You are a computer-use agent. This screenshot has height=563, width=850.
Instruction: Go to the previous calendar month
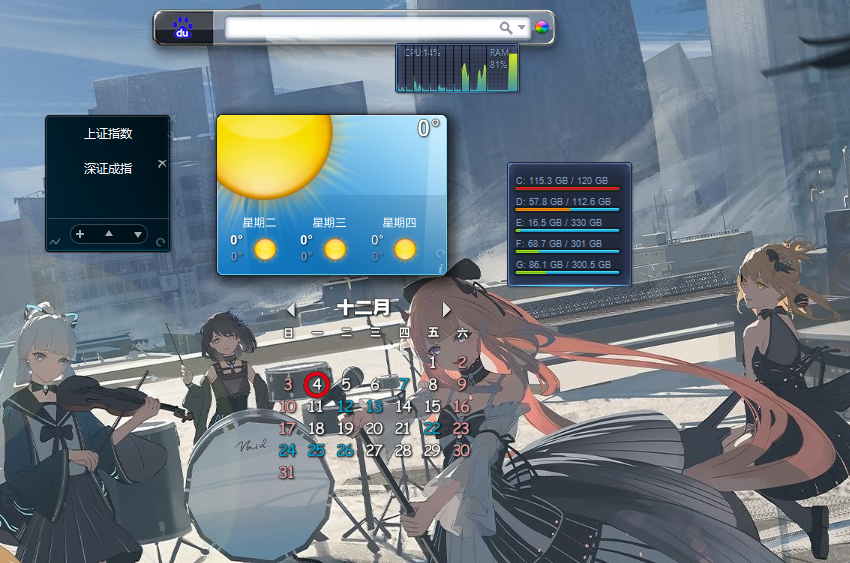point(291,310)
